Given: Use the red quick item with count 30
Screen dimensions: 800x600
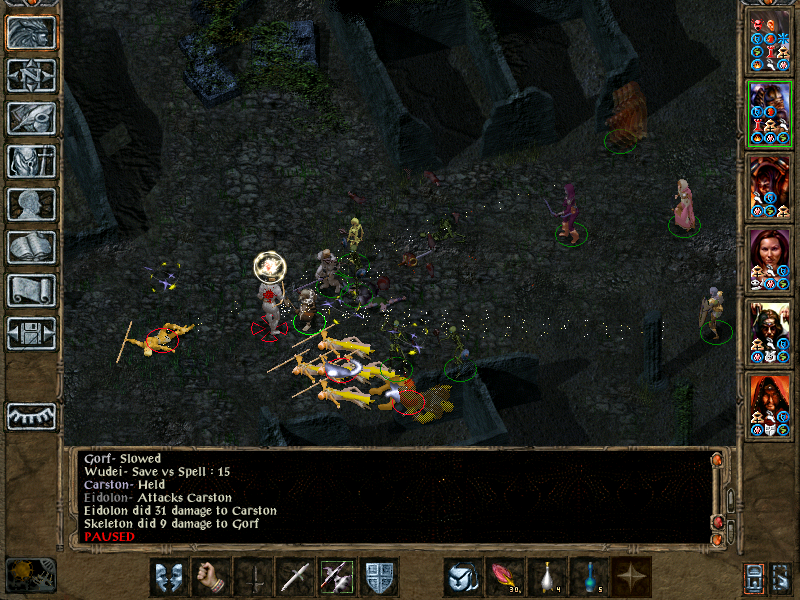Looking at the screenshot, I should tap(505, 577).
